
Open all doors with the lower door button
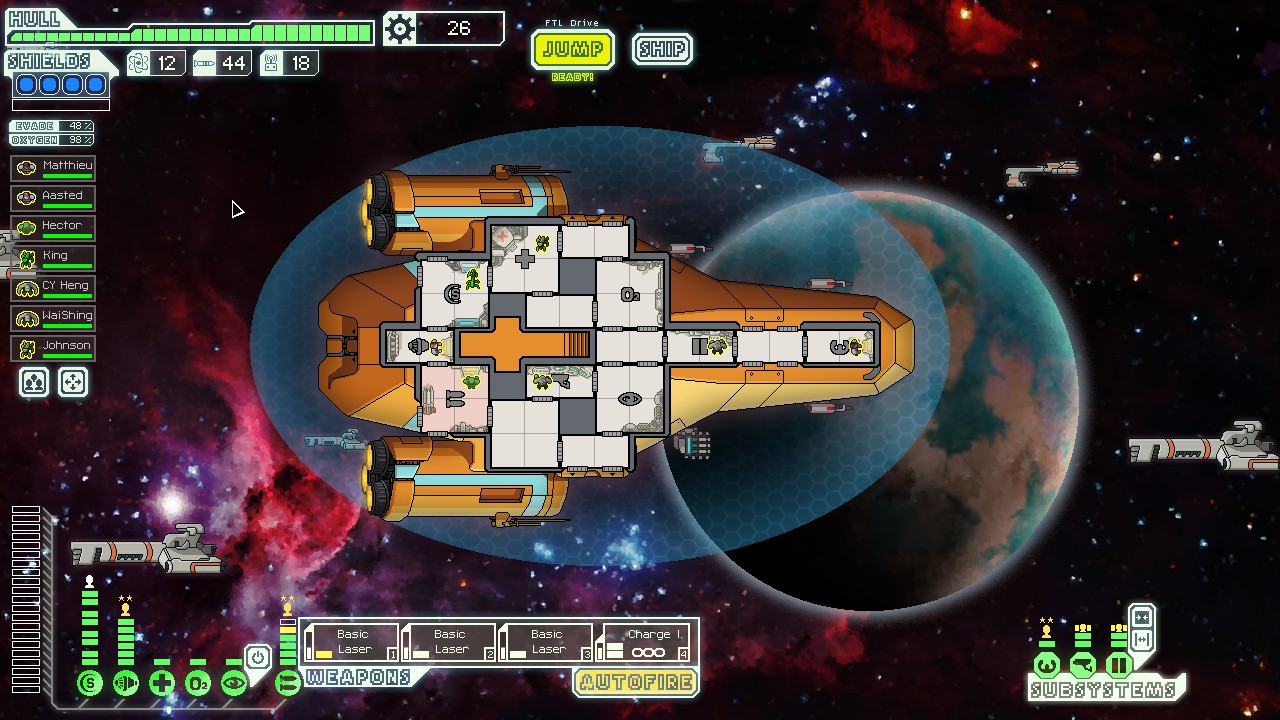pyautogui.click(x=1141, y=640)
